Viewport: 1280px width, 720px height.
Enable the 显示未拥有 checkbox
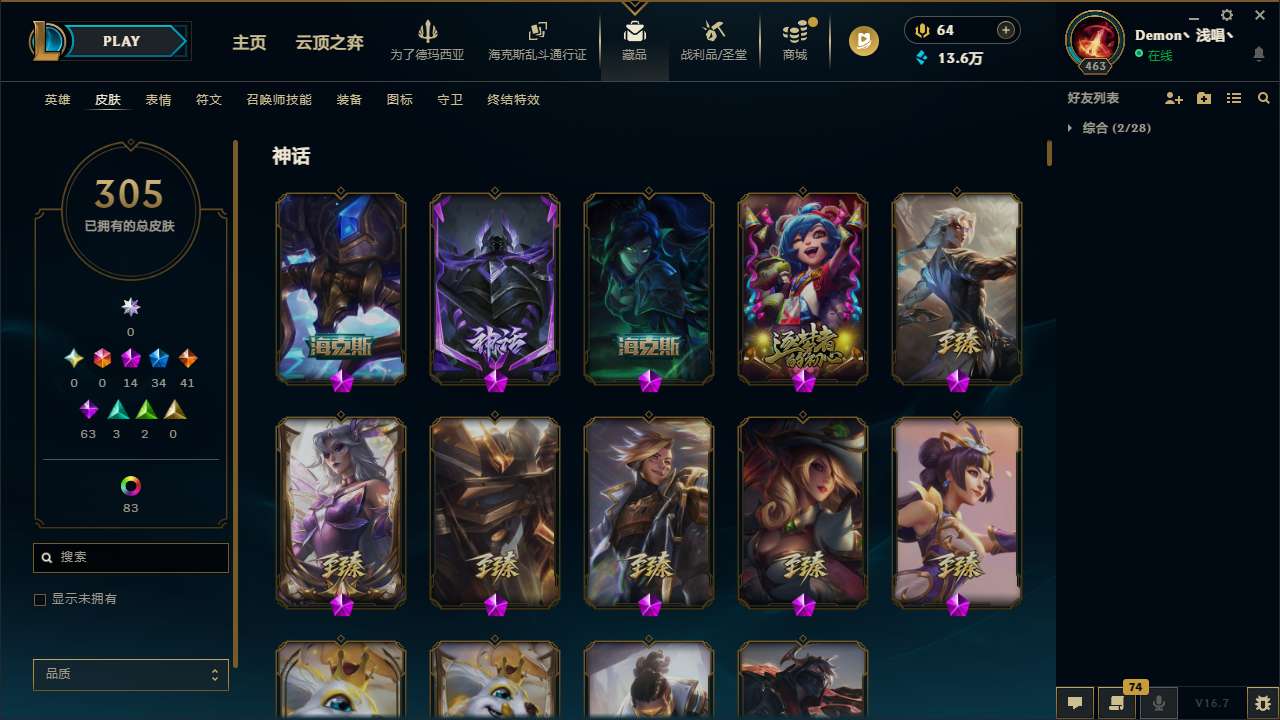click(x=40, y=598)
